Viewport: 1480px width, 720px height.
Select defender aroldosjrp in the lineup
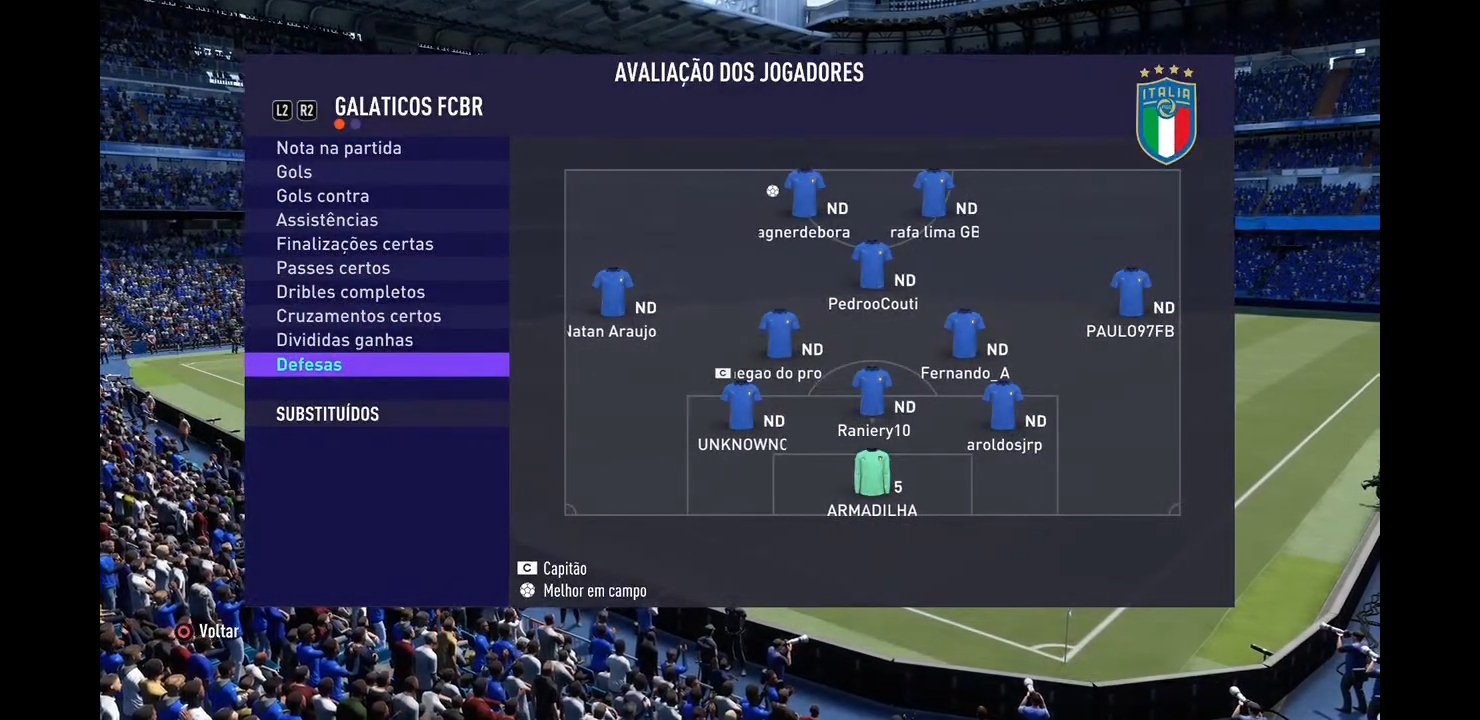point(1003,406)
